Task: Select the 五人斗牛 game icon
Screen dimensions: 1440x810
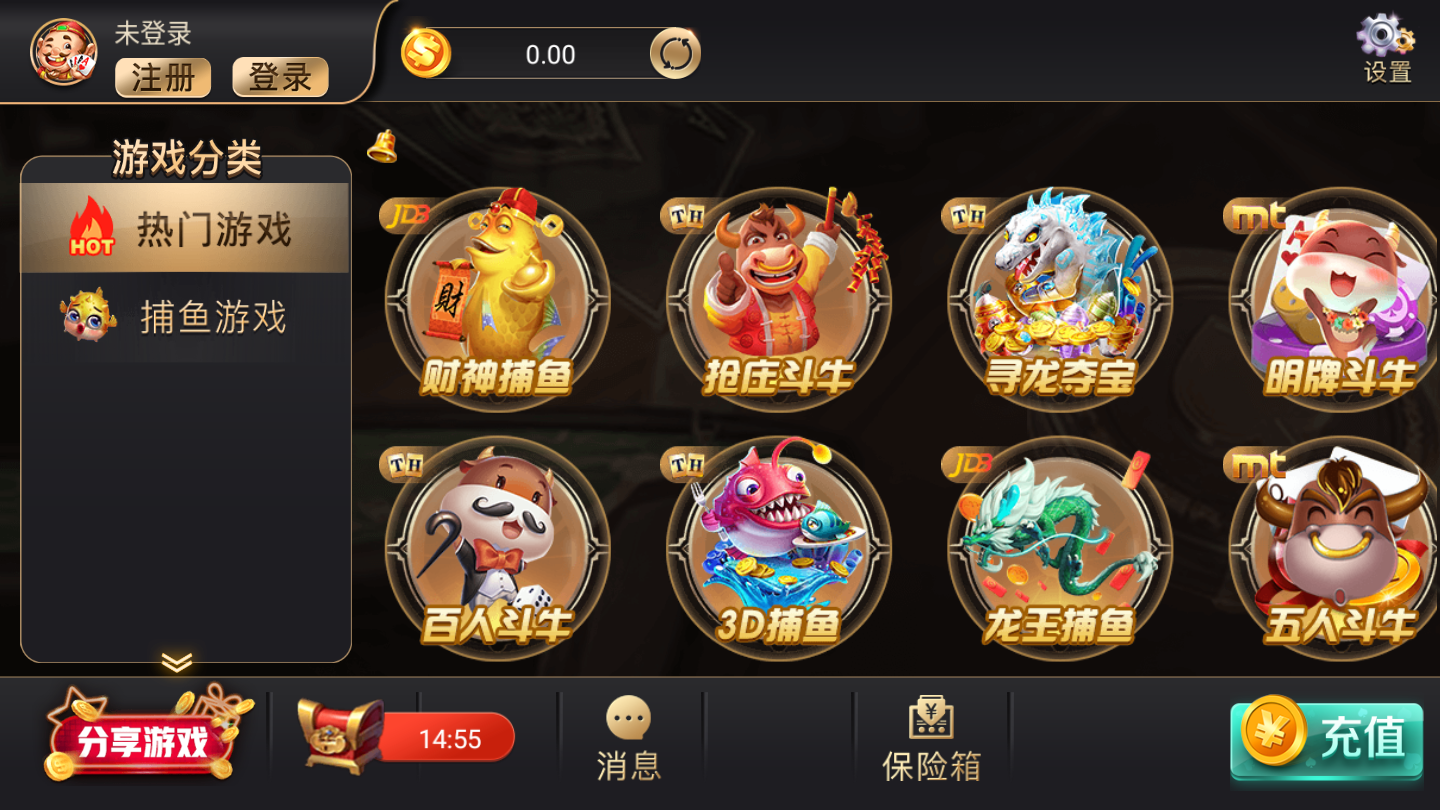Action: [x=1330, y=545]
